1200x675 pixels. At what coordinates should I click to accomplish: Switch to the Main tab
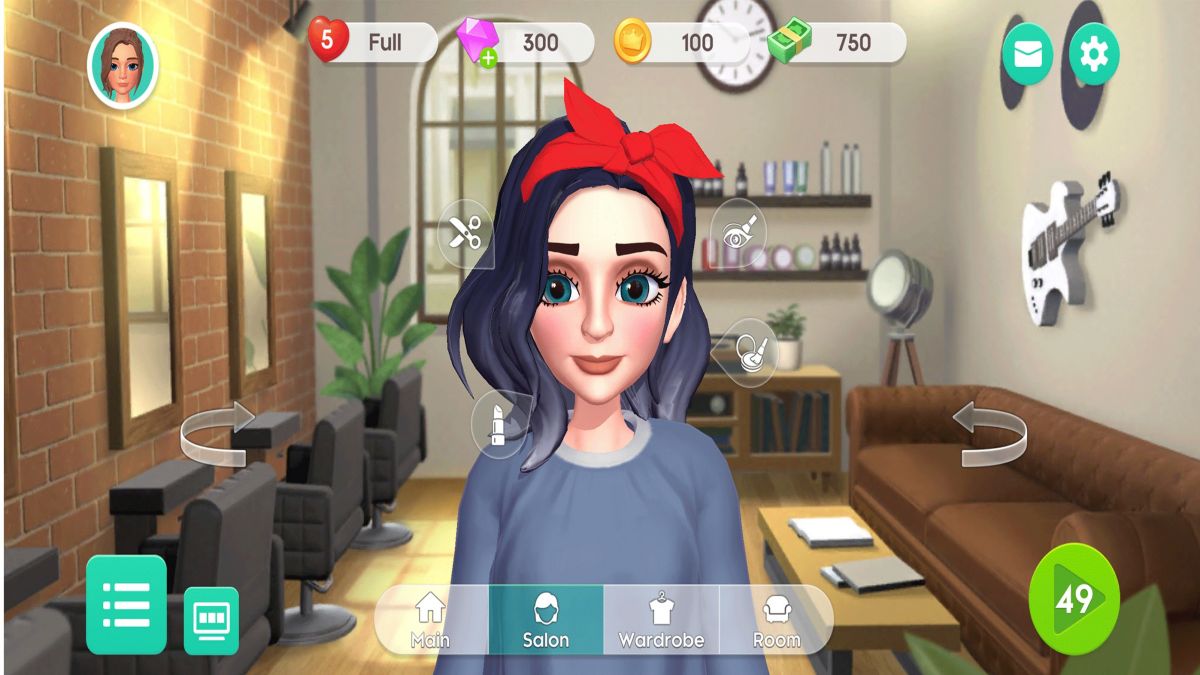tap(431, 619)
